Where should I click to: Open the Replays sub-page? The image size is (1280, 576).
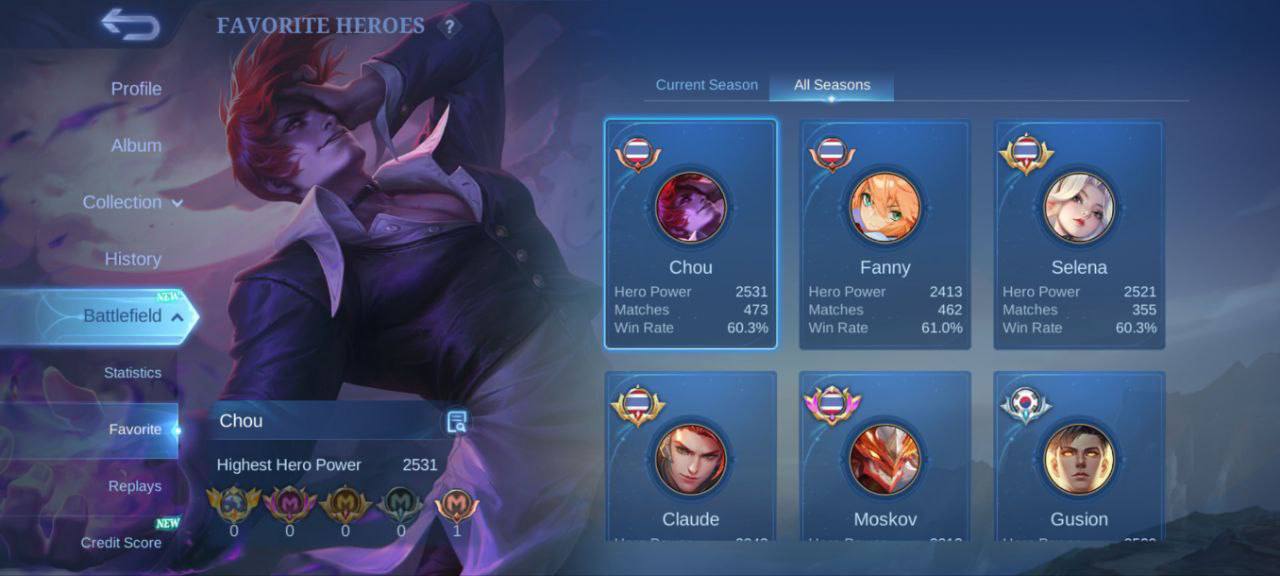pos(135,486)
